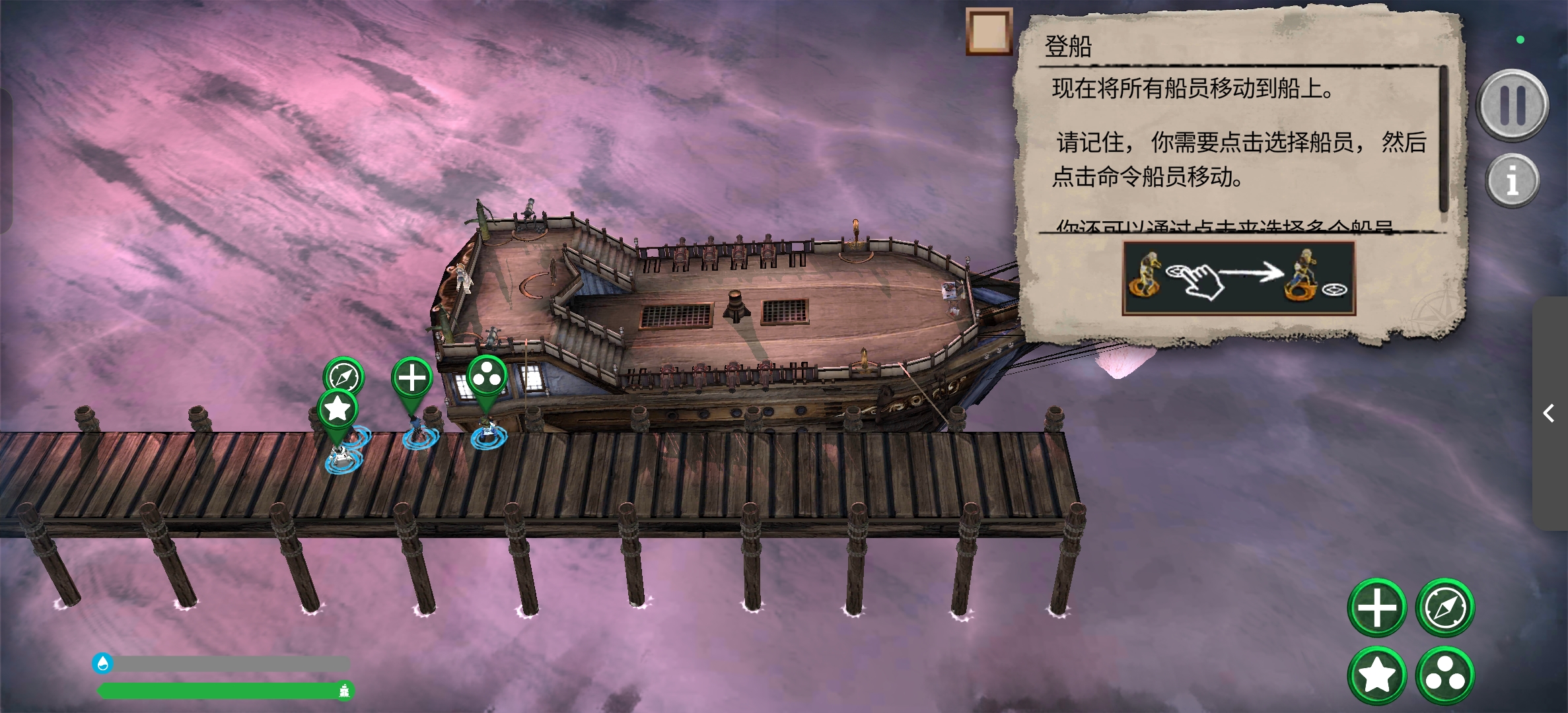Select the star crew button

pos(1377,675)
